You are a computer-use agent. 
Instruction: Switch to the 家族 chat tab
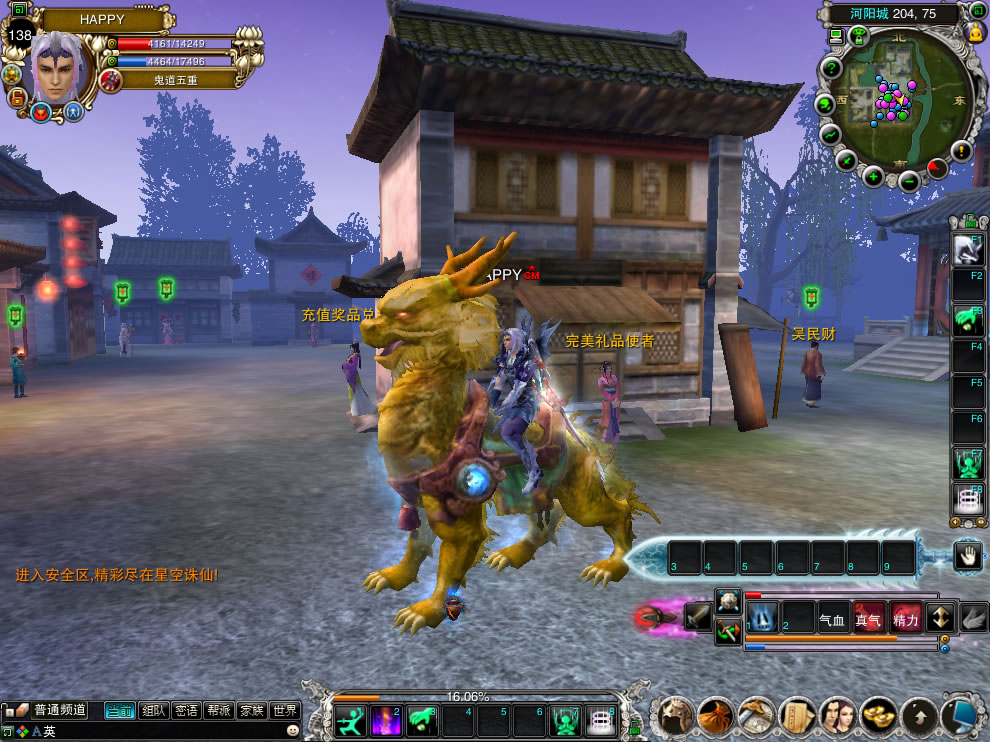(x=251, y=710)
